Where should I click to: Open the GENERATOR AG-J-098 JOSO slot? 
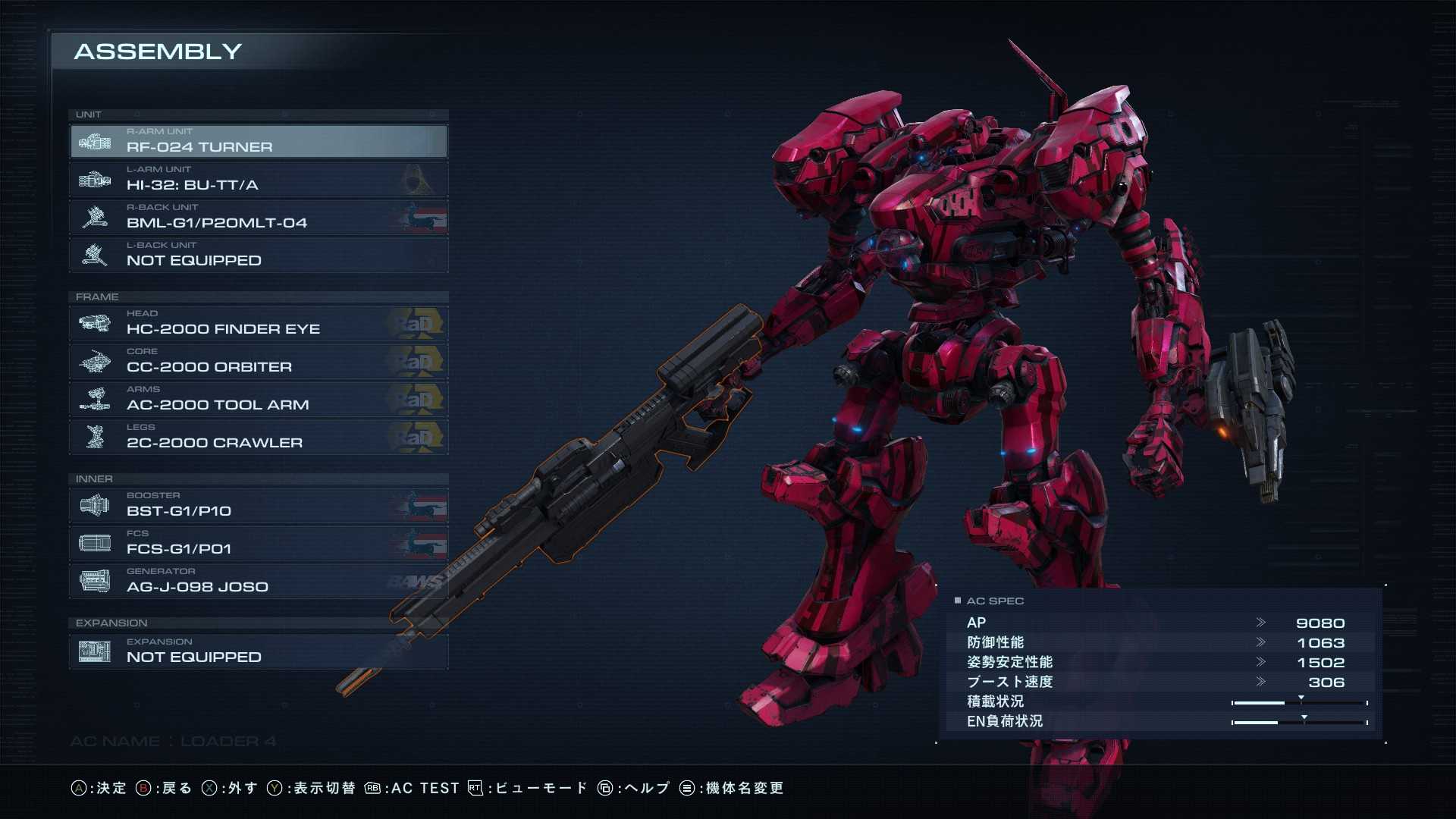258,582
